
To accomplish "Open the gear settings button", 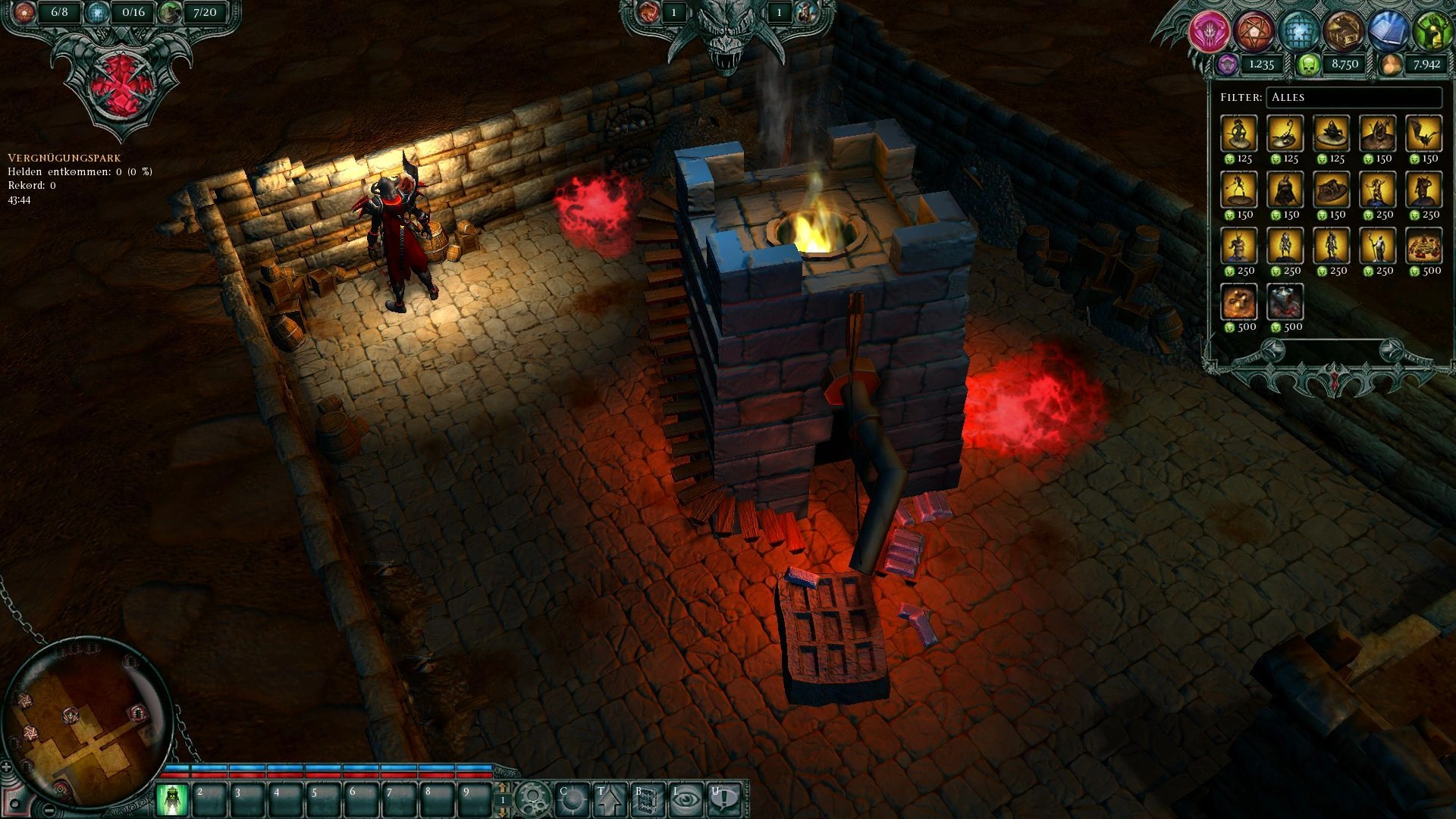I will pos(534,799).
